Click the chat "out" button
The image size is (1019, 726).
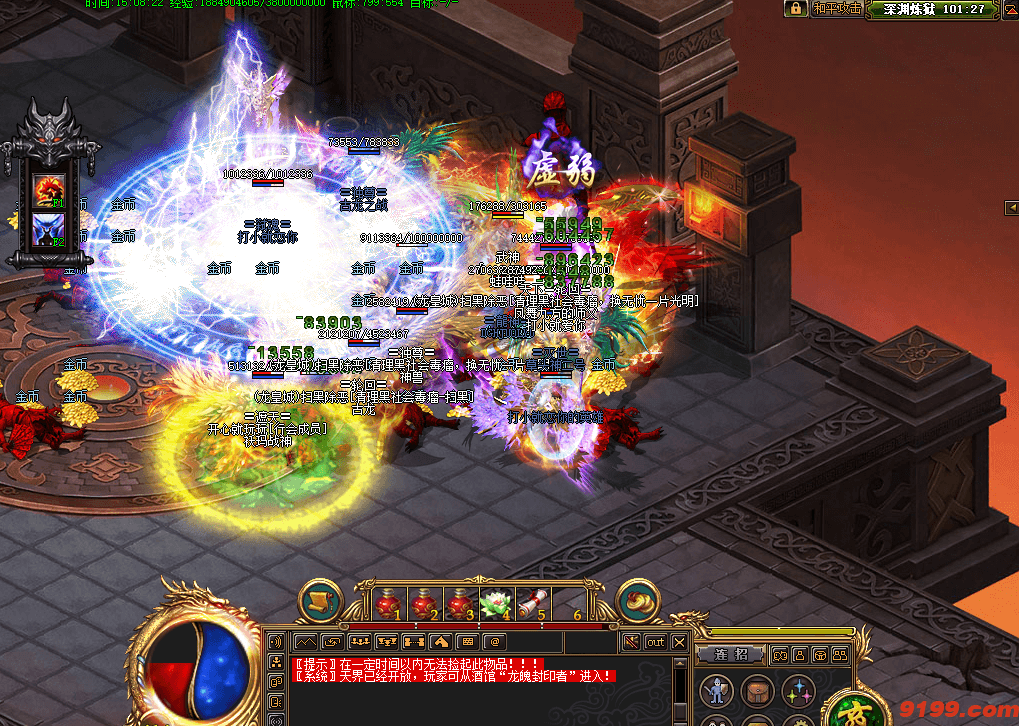pos(655,642)
